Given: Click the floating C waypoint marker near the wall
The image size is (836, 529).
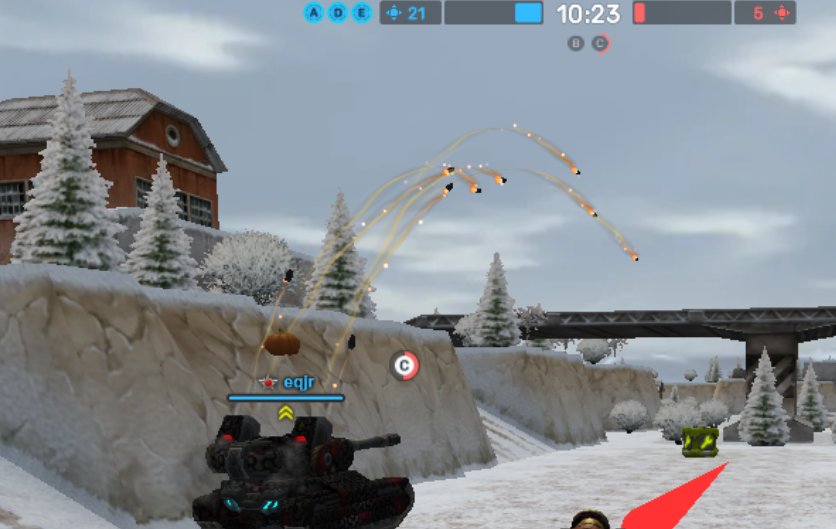Looking at the screenshot, I should click(x=404, y=366).
